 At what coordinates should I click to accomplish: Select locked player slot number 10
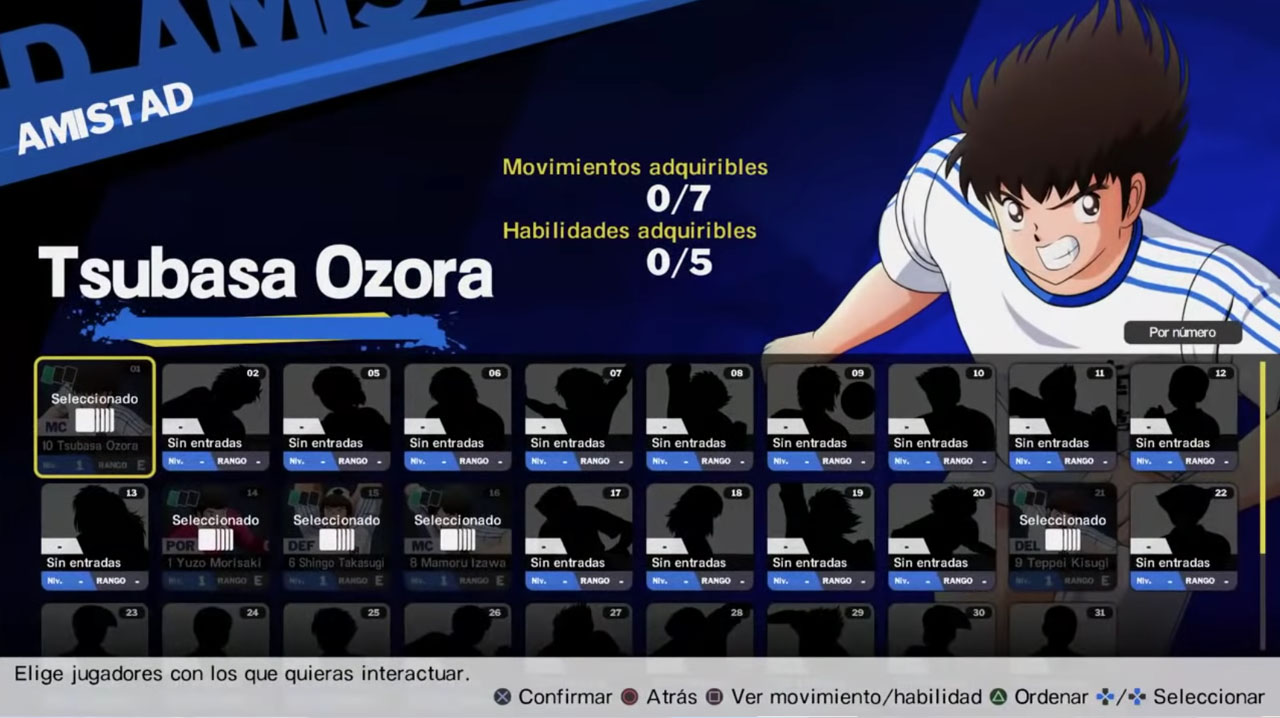(942, 417)
